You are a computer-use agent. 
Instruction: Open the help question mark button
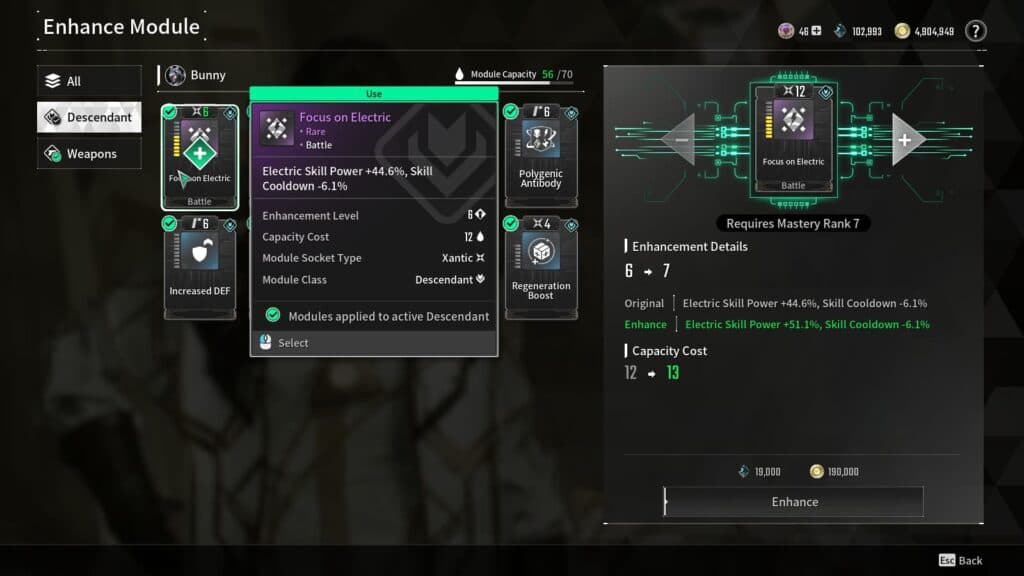[975, 31]
